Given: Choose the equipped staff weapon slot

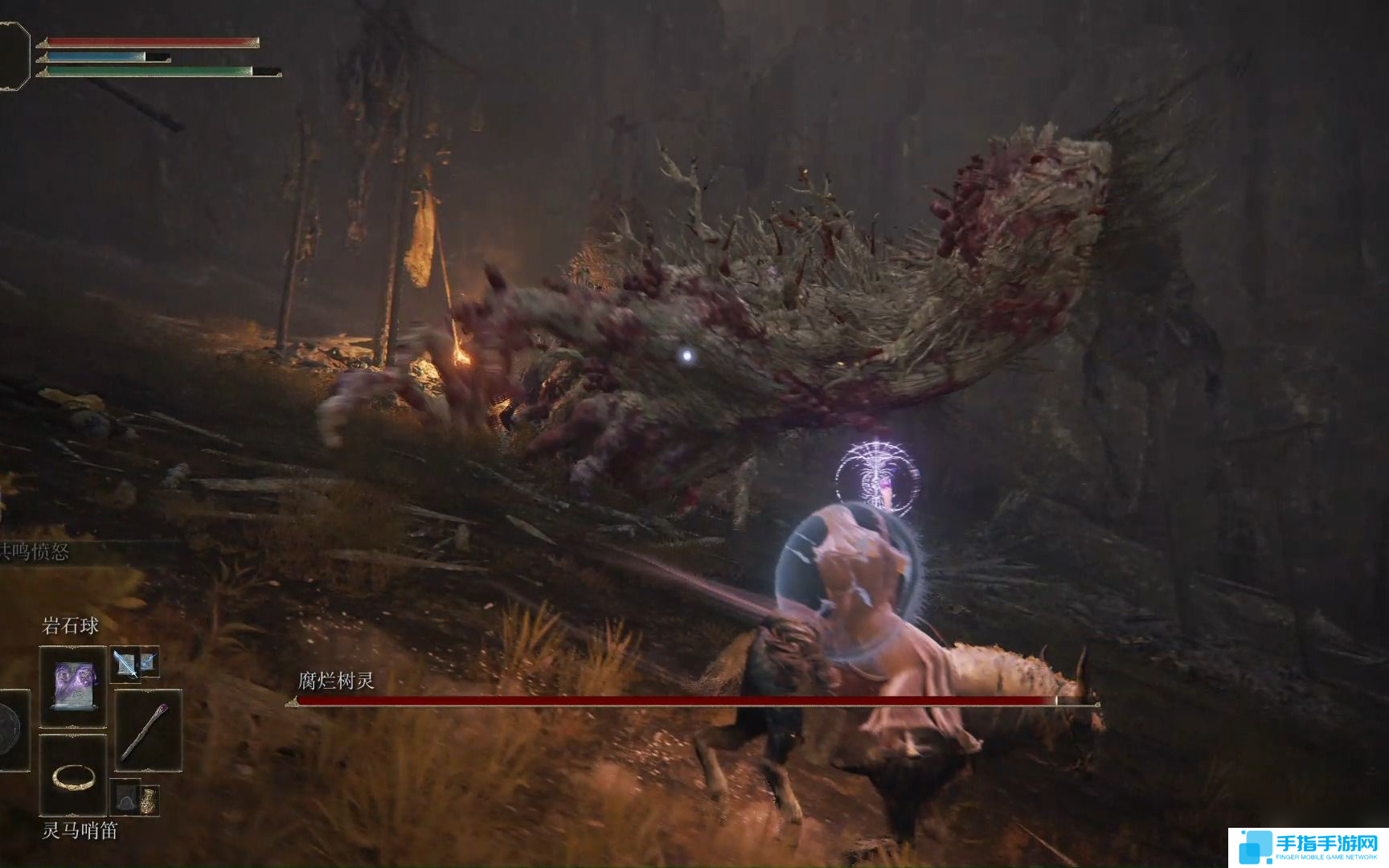Looking at the screenshot, I should [x=148, y=731].
